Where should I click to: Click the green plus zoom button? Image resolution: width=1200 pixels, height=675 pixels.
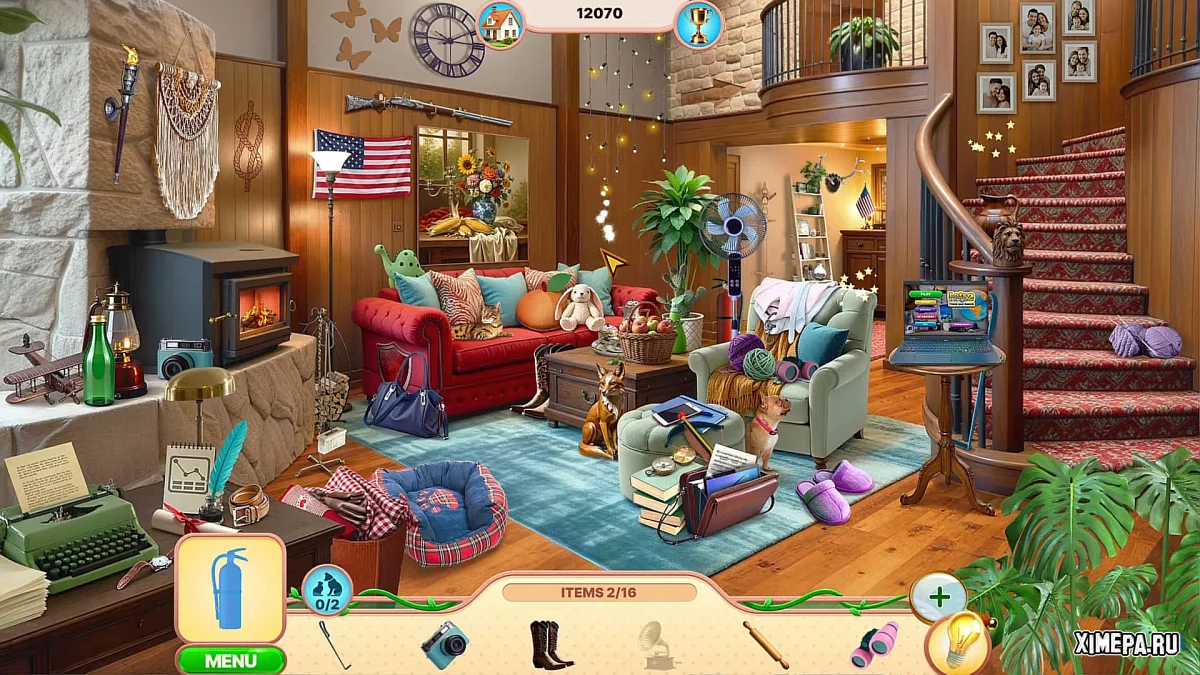point(938,598)
